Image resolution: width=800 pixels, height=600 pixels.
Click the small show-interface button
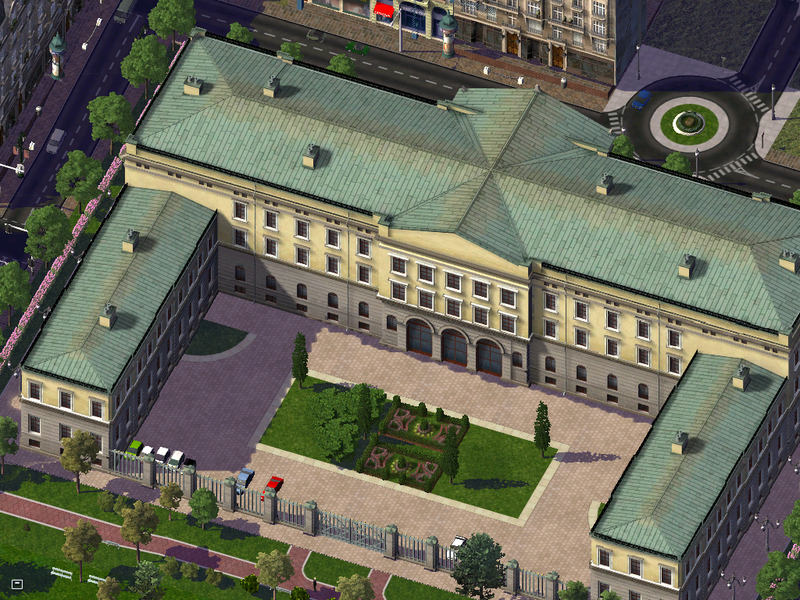(17, 583)
